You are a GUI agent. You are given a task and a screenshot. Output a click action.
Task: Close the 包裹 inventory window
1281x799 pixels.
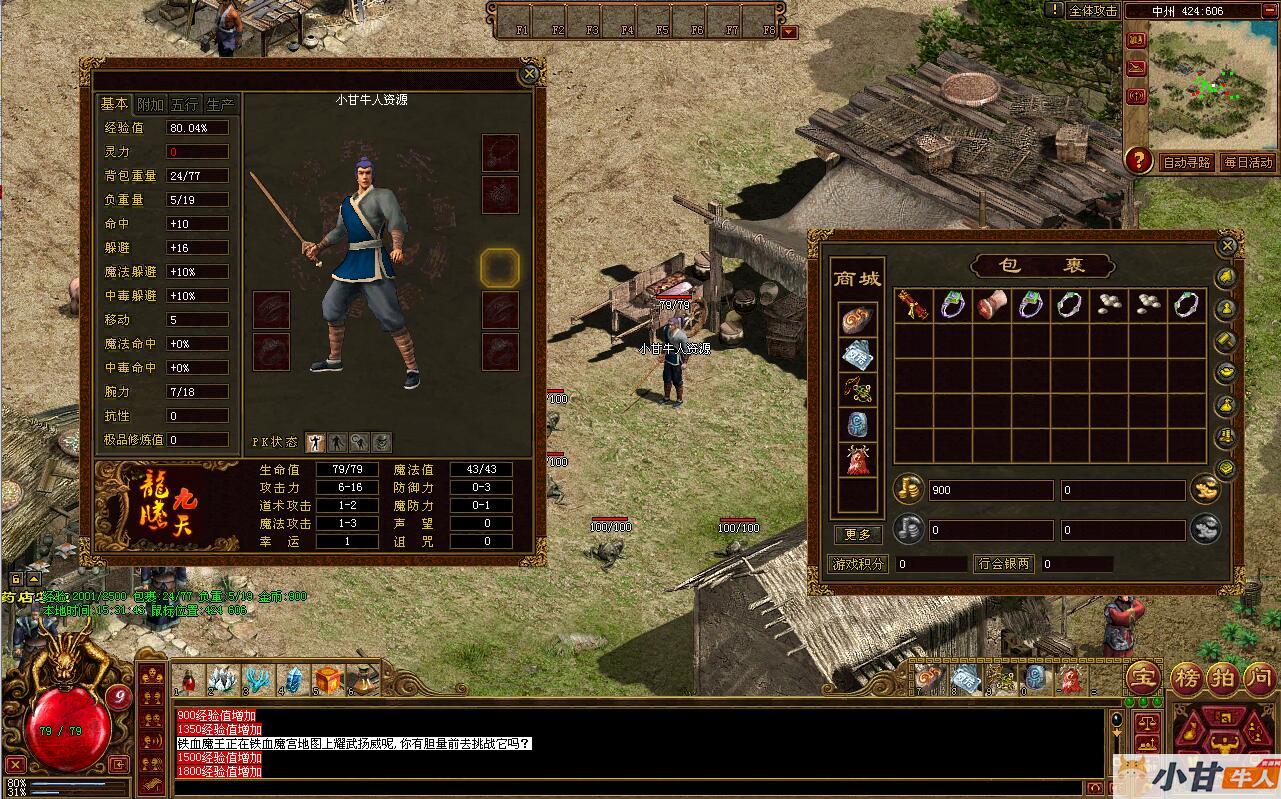coord(1228,245)
